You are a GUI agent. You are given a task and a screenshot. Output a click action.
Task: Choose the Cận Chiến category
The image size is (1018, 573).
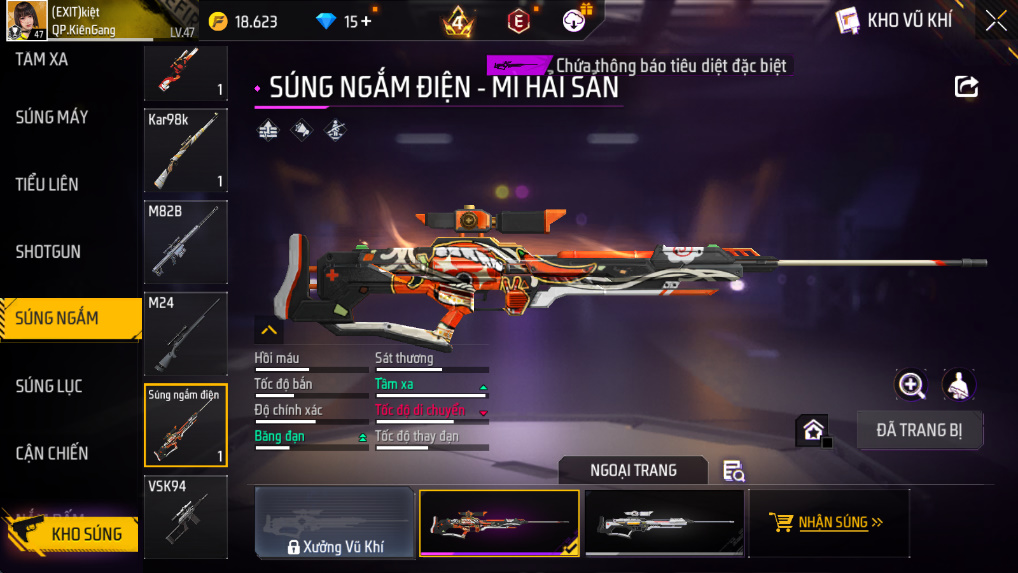point(52,453)
